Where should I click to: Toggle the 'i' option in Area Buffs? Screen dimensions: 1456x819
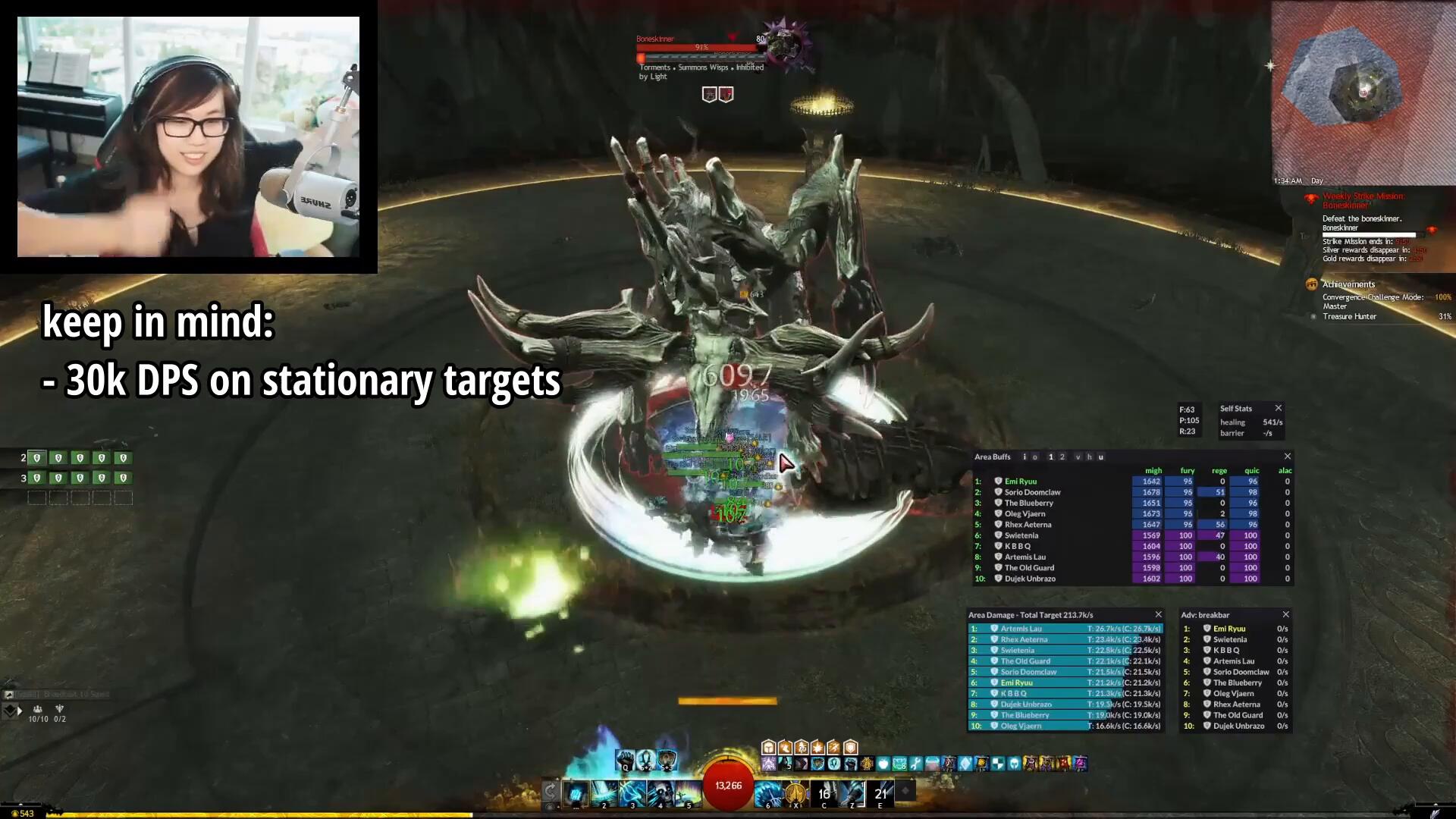(1025, 457)
